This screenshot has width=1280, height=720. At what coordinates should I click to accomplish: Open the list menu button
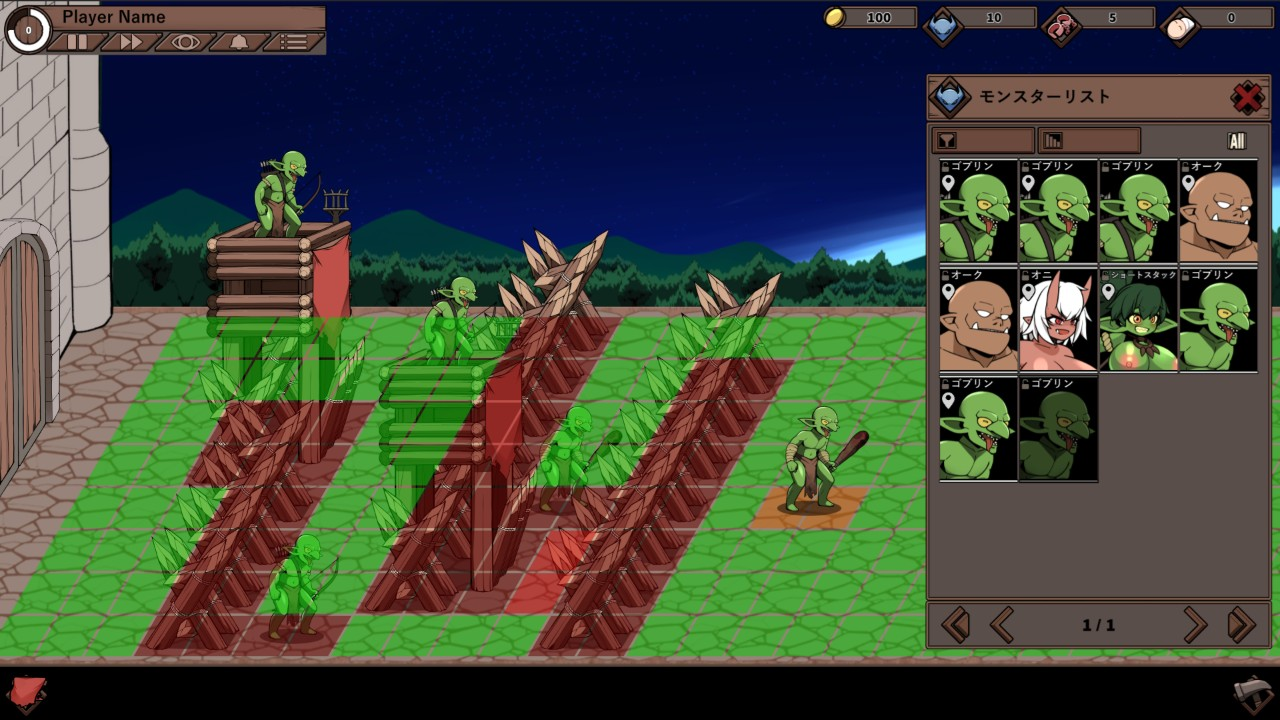coord(294,42)
